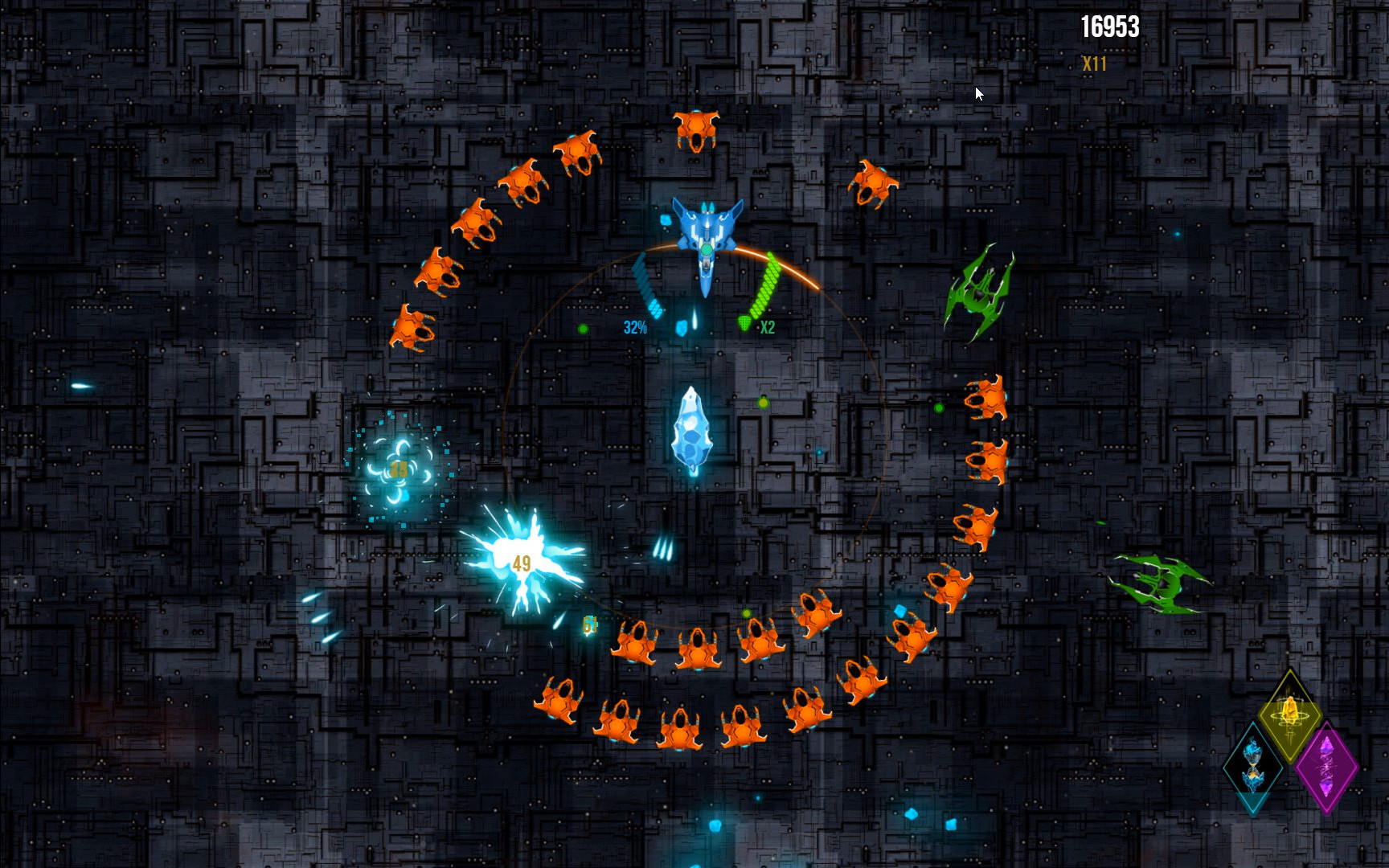Click the green orb right of the crystal
Viewport: 1389px width, 868px height.
pos(764,404)
